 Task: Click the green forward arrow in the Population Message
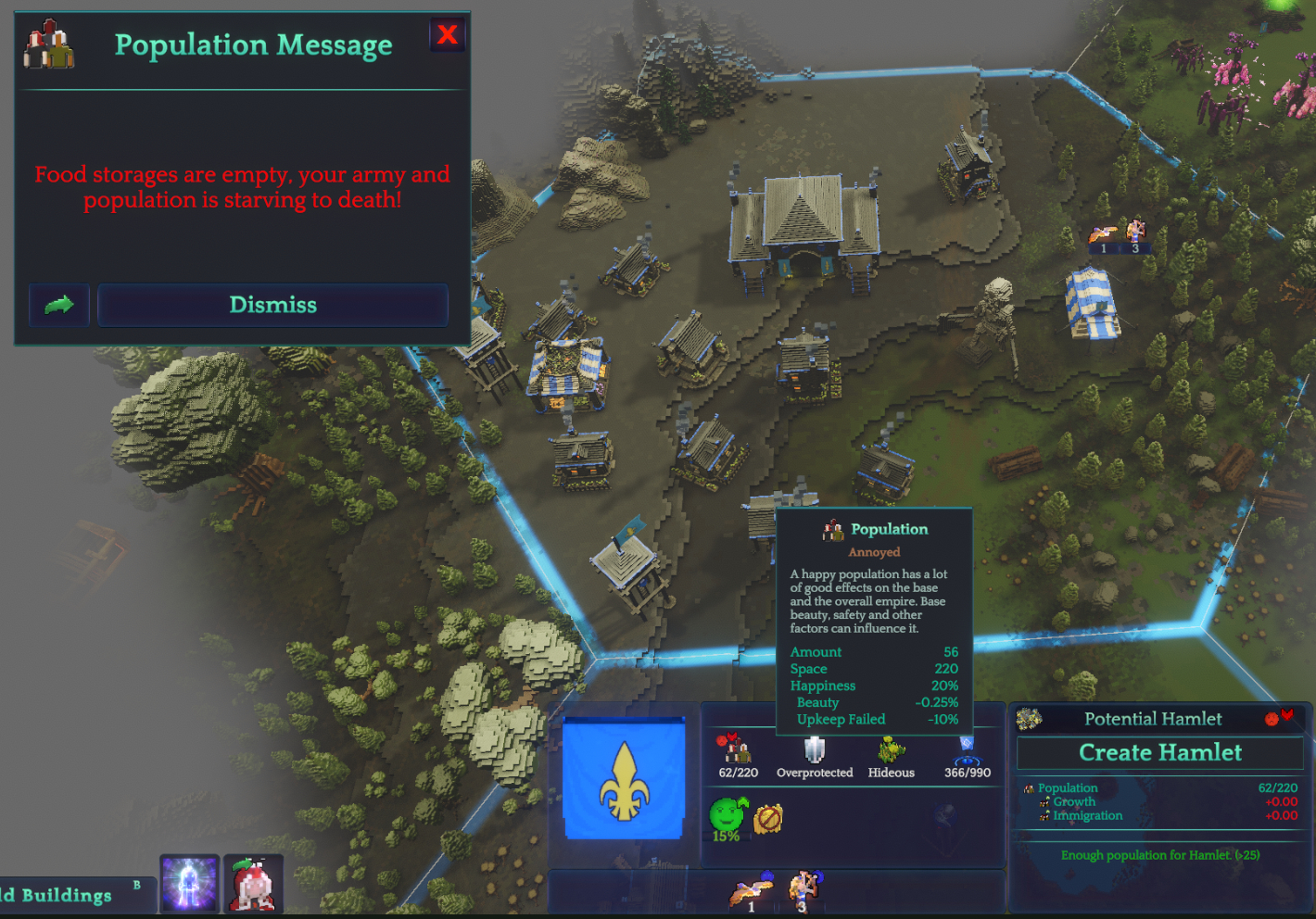click(x=58, y=305)
